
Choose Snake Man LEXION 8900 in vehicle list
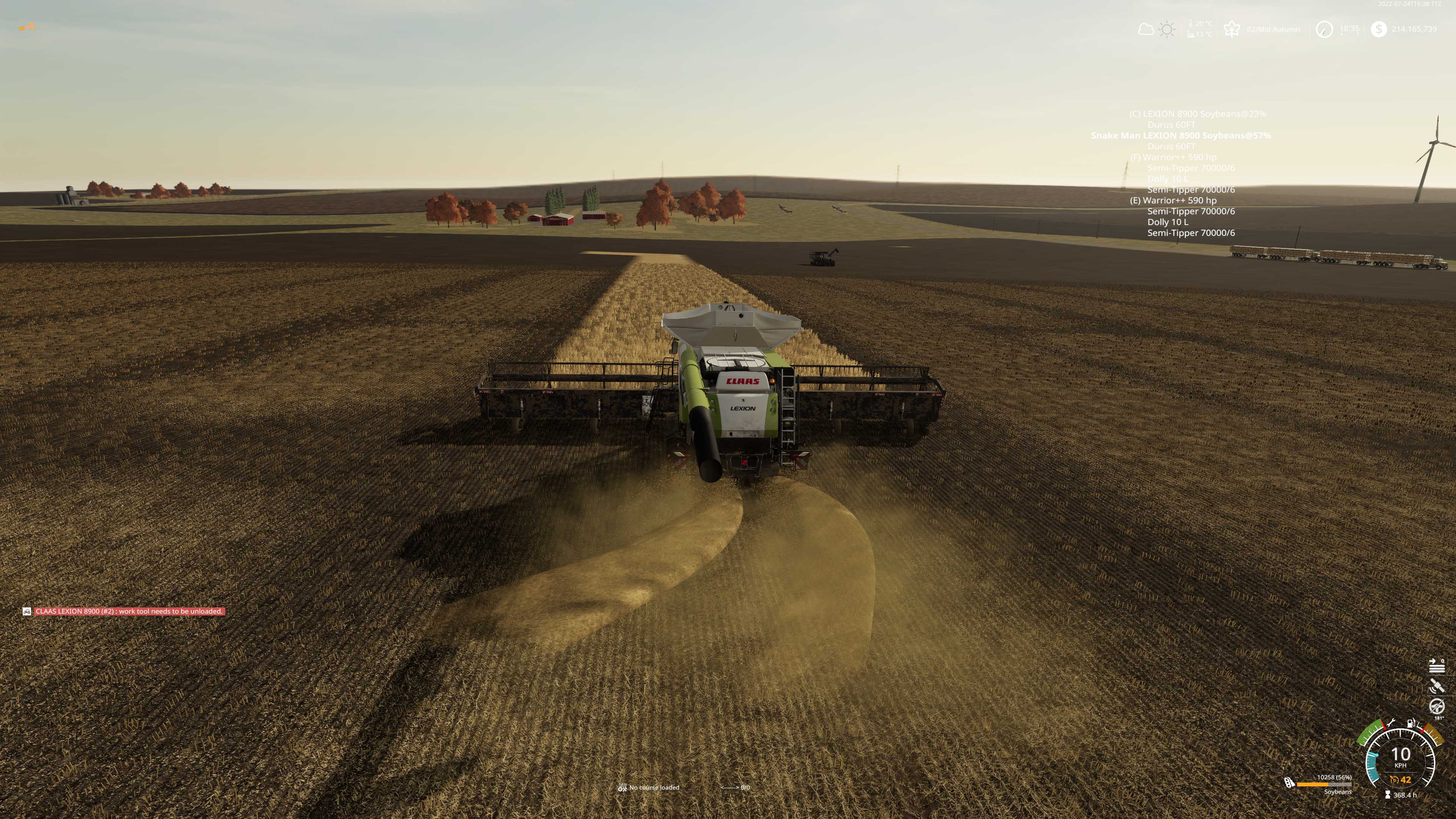coord(1180,136)
